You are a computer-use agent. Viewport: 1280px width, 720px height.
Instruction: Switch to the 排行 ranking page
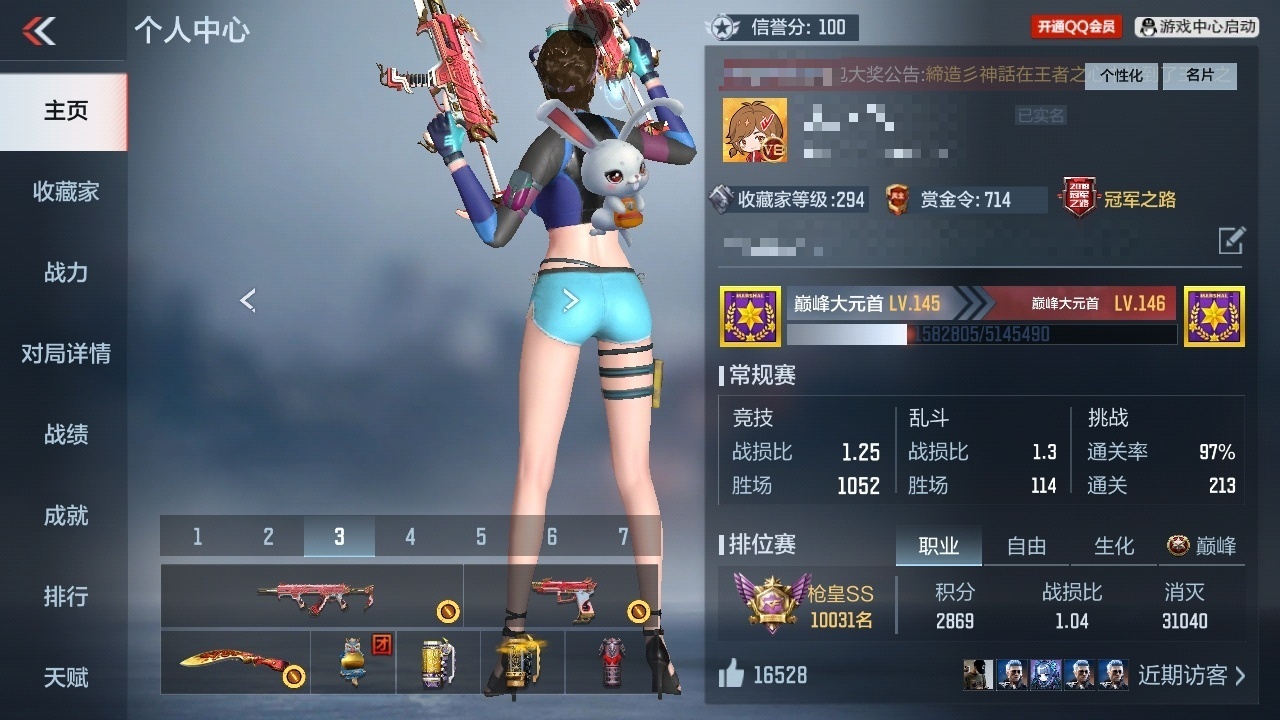pos(65,597)
